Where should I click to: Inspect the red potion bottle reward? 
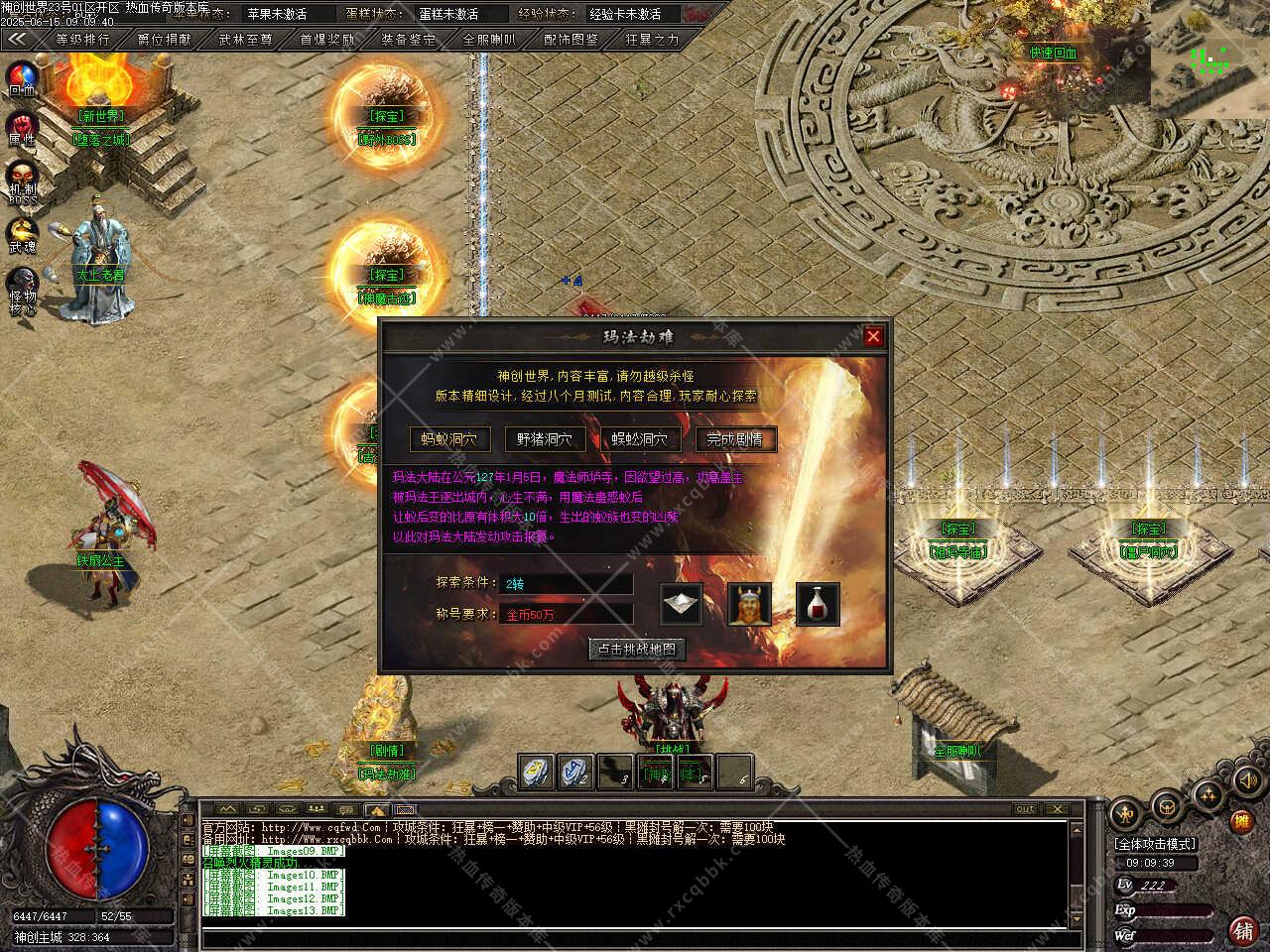[818, 604]
